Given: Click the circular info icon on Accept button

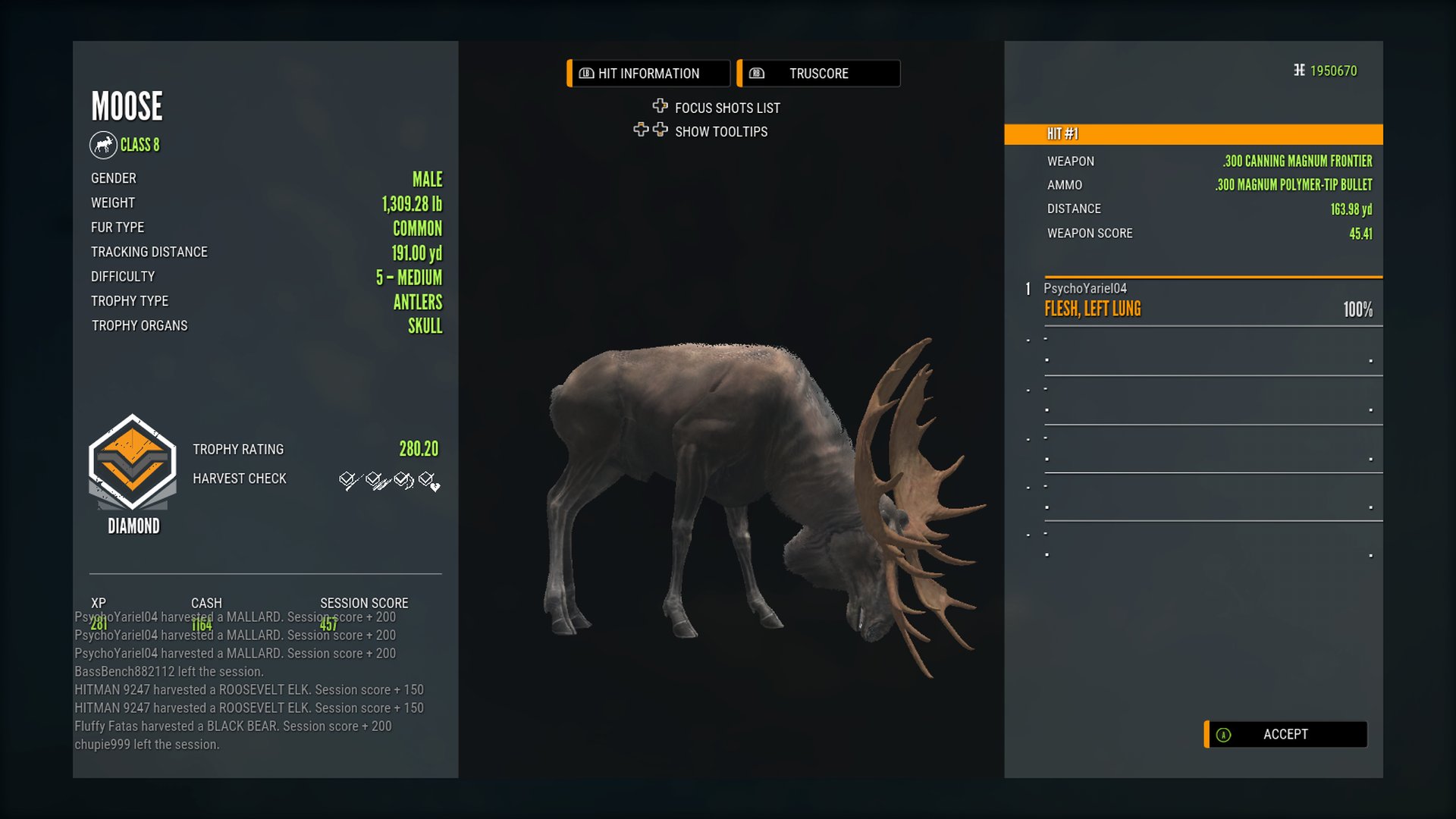Looking at the screenshot, I should tap(1222, 734).
